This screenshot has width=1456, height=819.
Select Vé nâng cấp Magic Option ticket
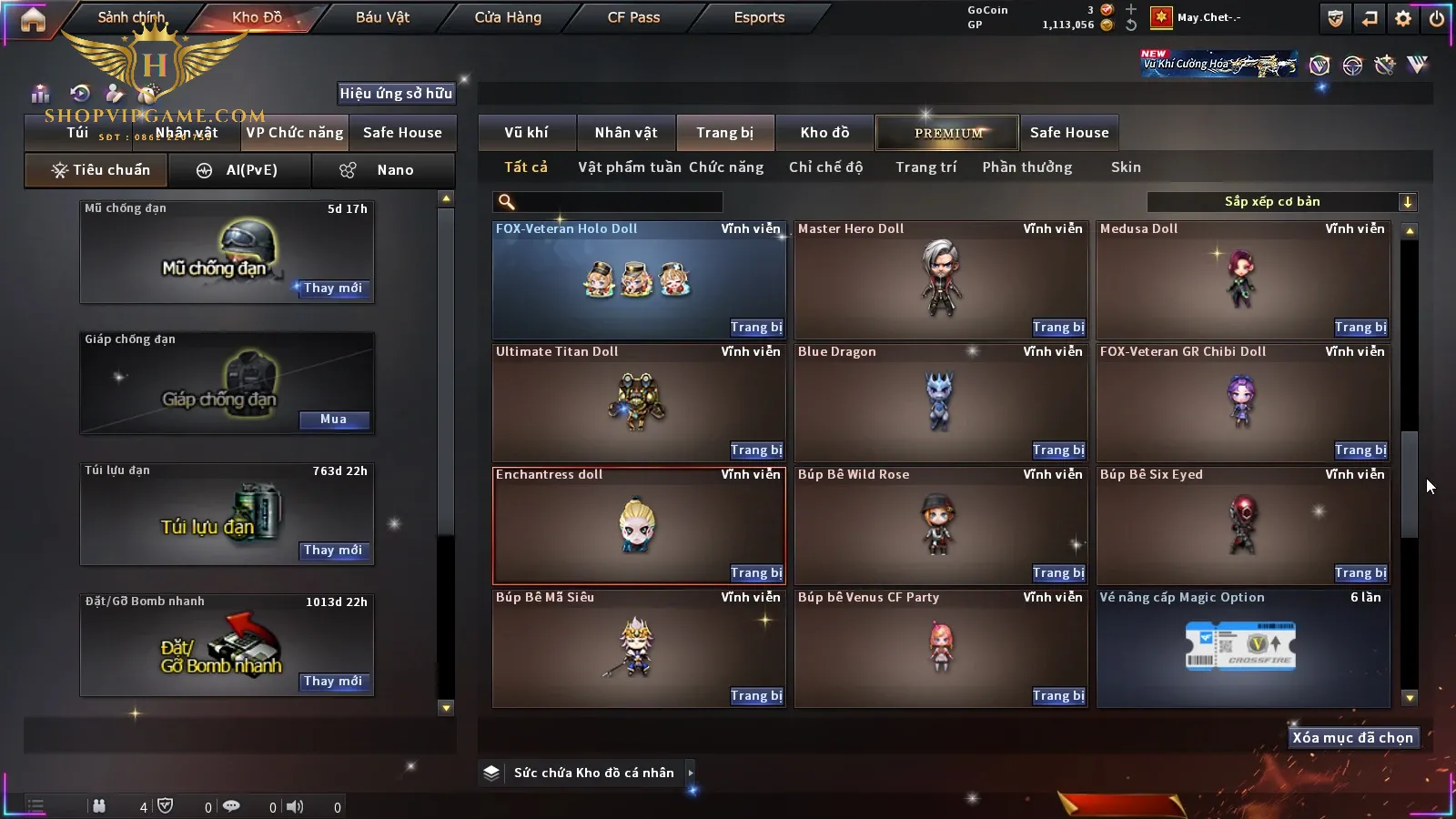[1242, 648]
